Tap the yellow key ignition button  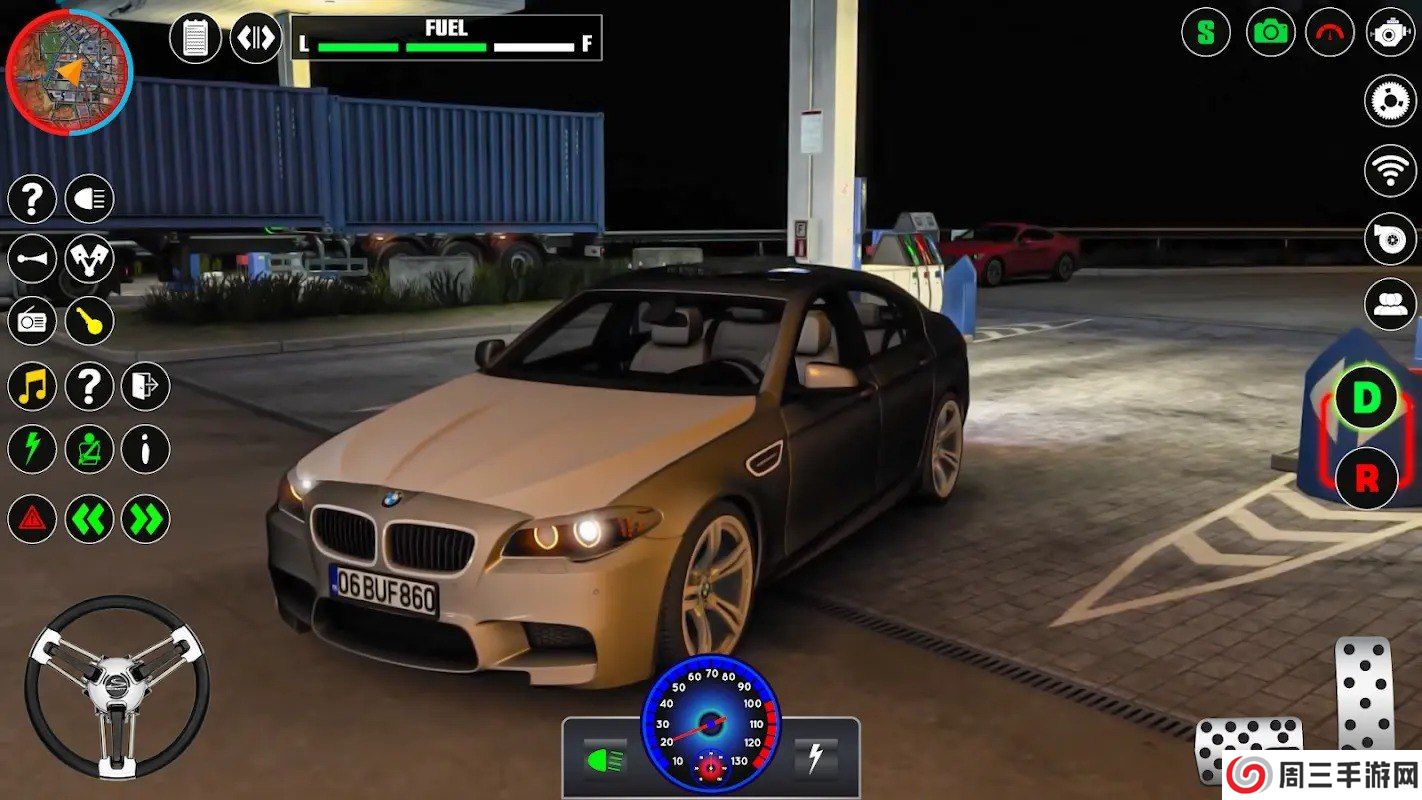pos(90,322)
